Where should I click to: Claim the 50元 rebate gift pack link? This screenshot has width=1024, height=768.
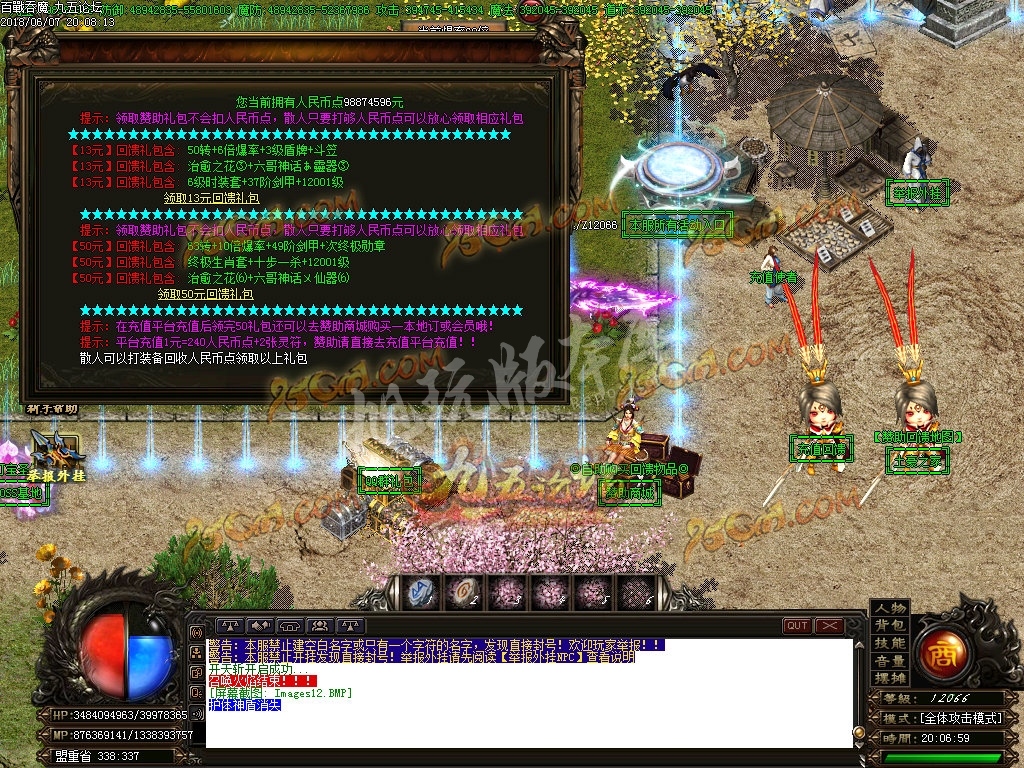[x=205, y=294]
